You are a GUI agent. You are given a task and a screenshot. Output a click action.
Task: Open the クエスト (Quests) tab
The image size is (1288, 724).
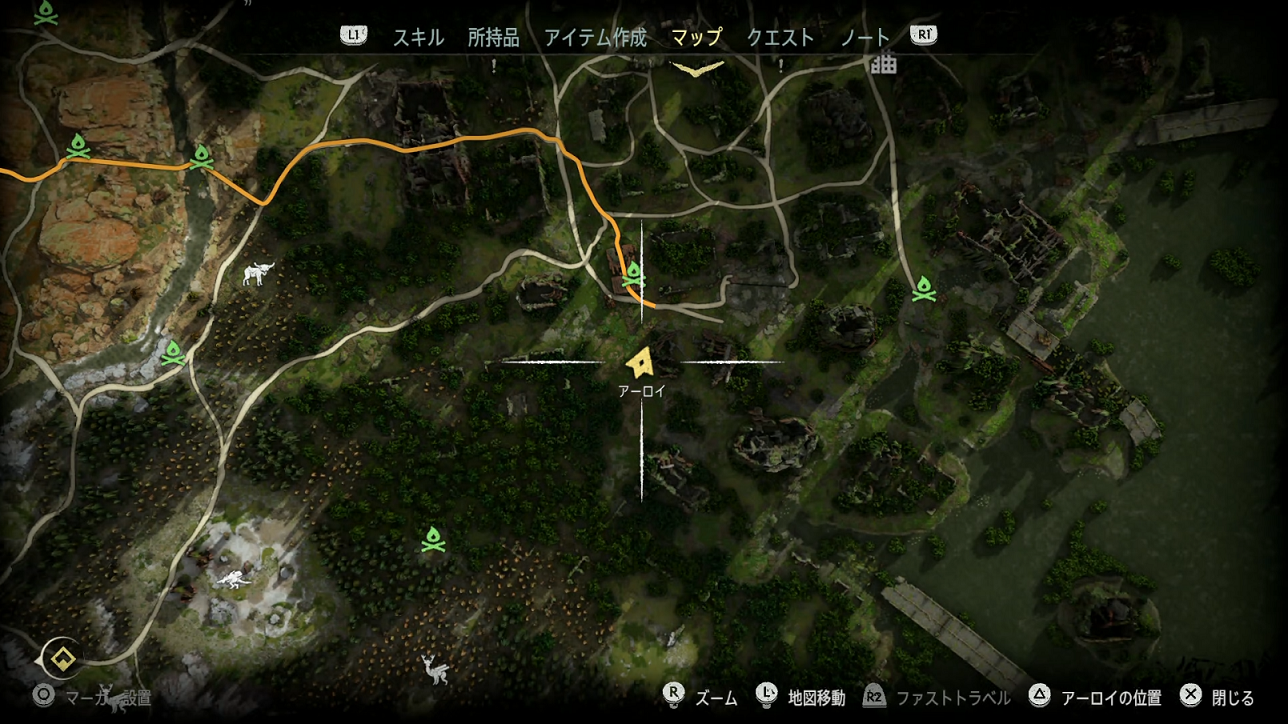tap(780, 38)
